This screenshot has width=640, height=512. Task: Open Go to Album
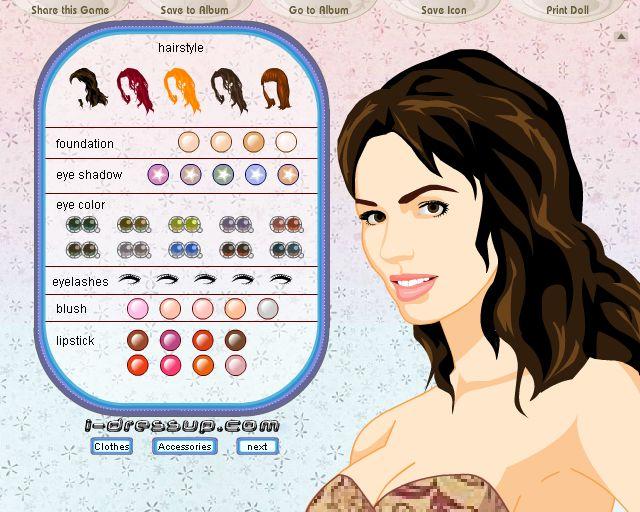coord(319,9)
